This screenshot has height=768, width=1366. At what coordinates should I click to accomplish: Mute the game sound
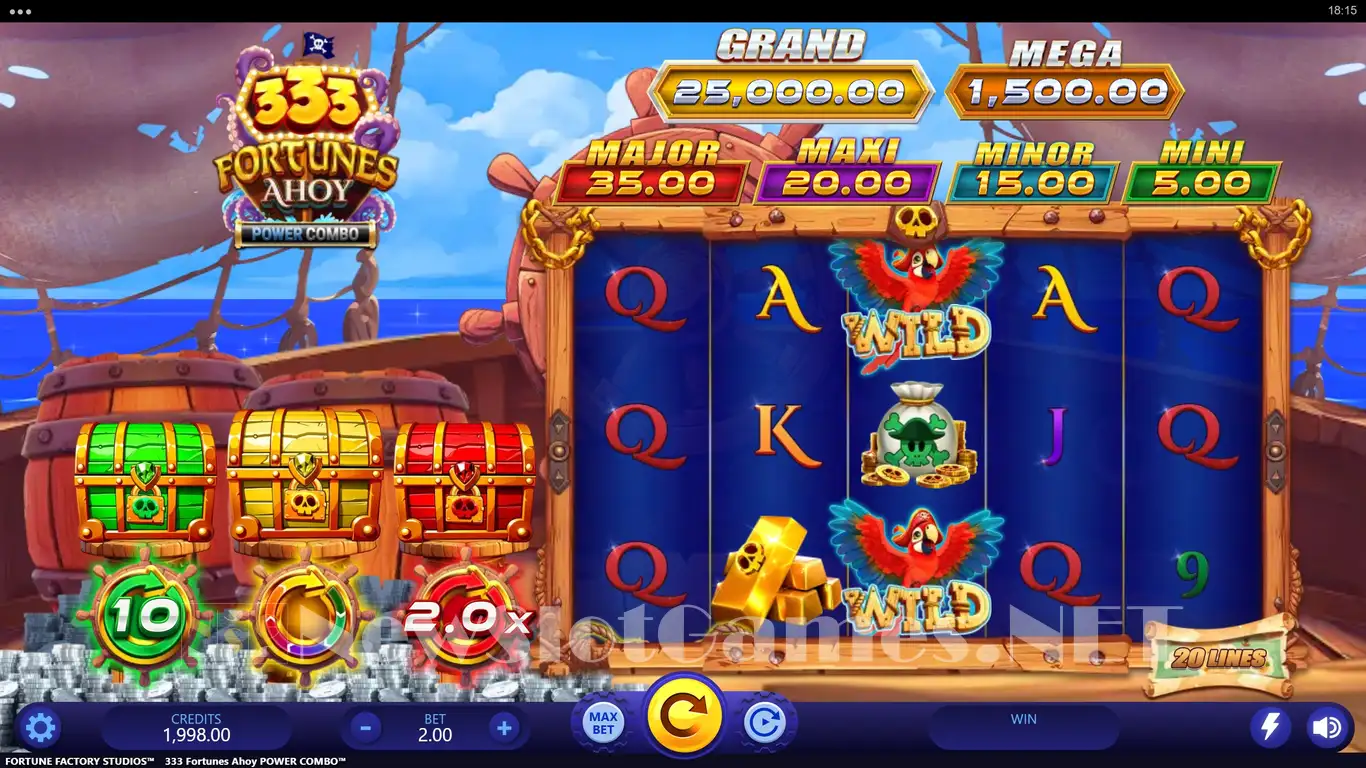pos(1328,727)
